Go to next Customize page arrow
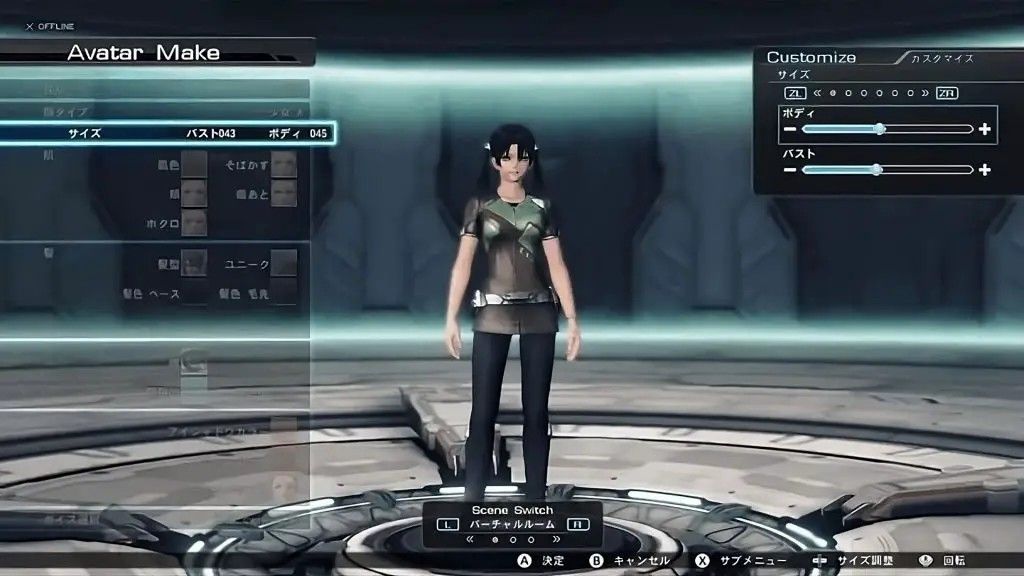 tap(924, 93)
